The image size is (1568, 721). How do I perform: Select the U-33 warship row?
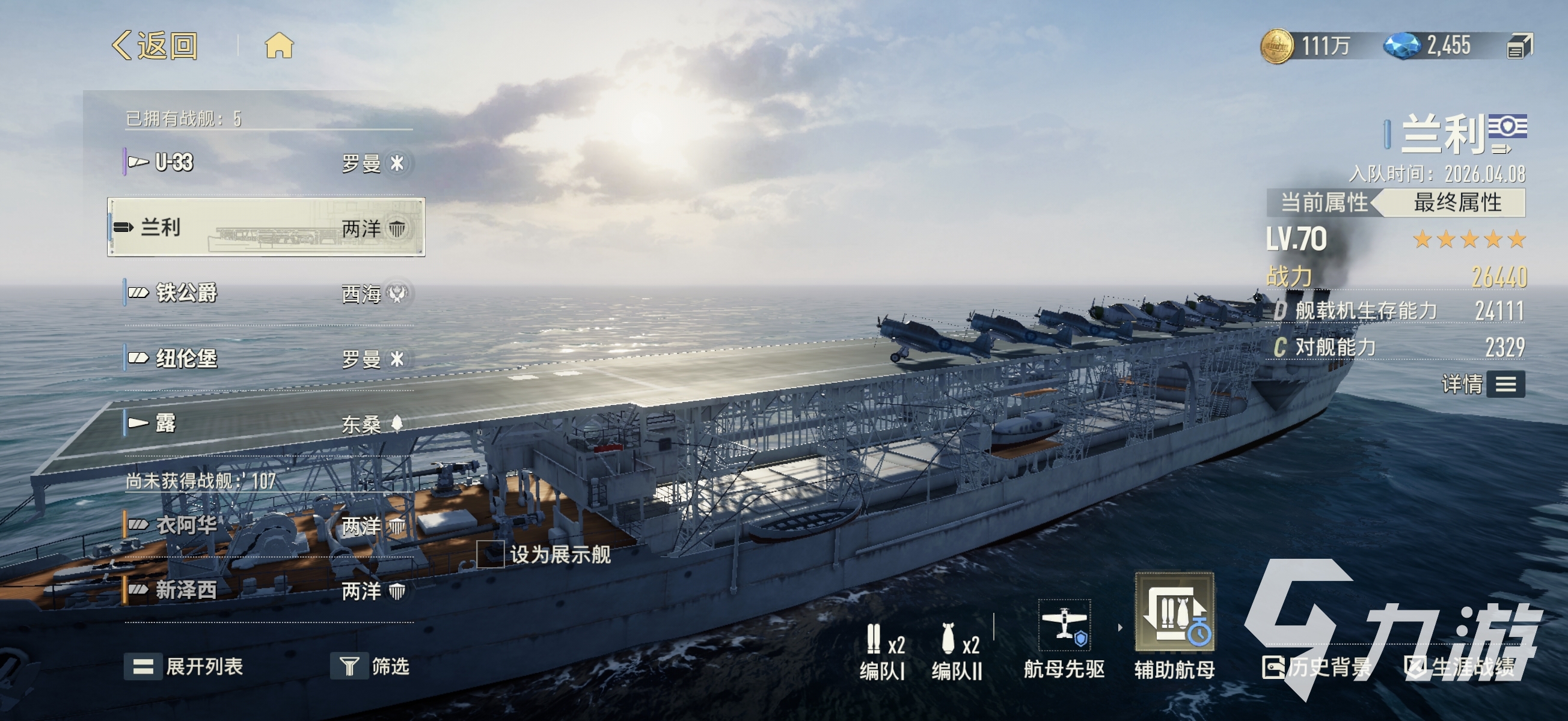click(266, 163)
